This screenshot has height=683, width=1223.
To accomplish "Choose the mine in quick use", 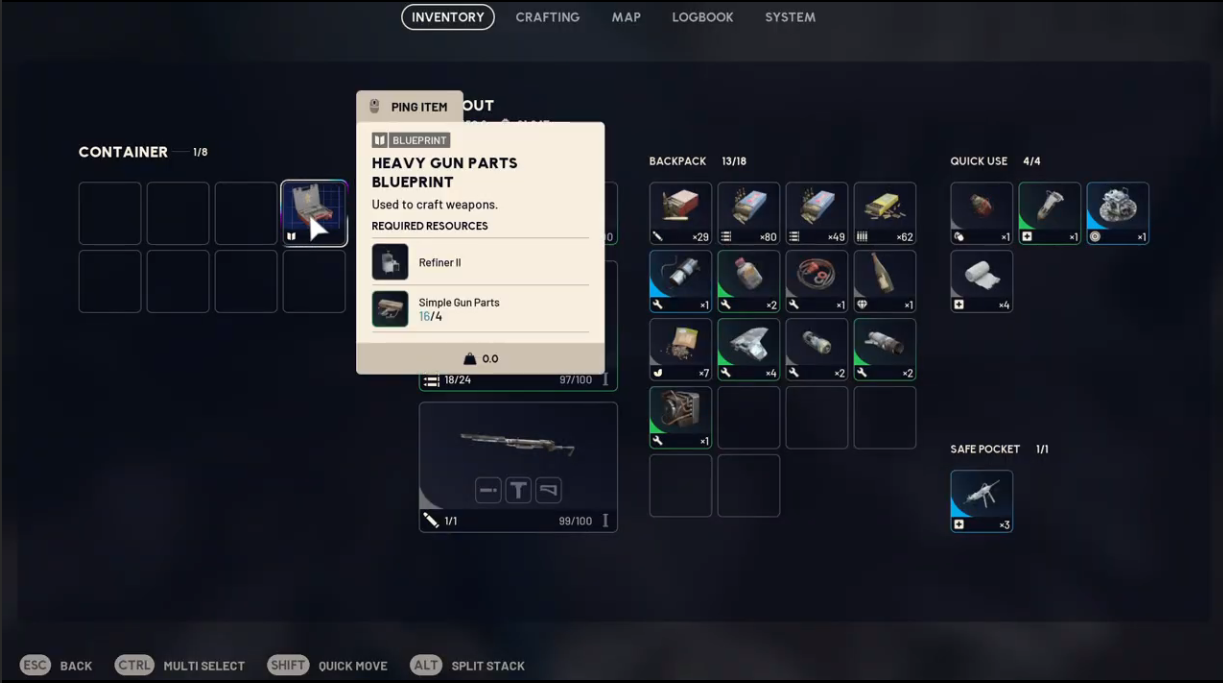I will pyautogui.click(x=1118, y=213).
